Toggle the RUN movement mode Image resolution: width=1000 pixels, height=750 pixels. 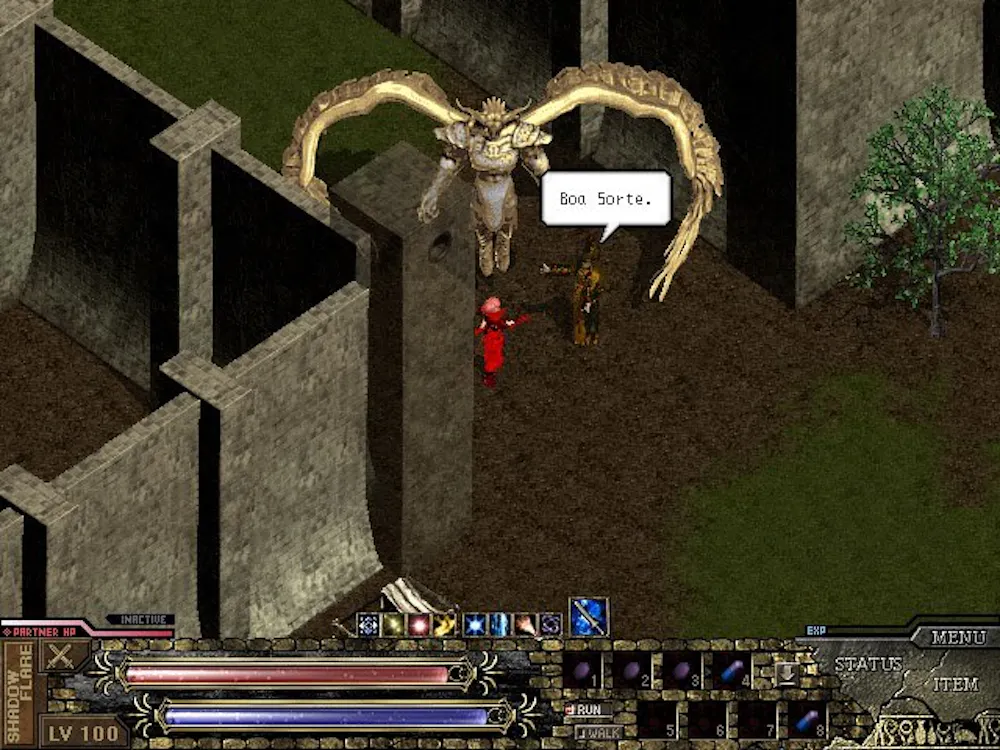pyautogui.click(x=588, y=709)
